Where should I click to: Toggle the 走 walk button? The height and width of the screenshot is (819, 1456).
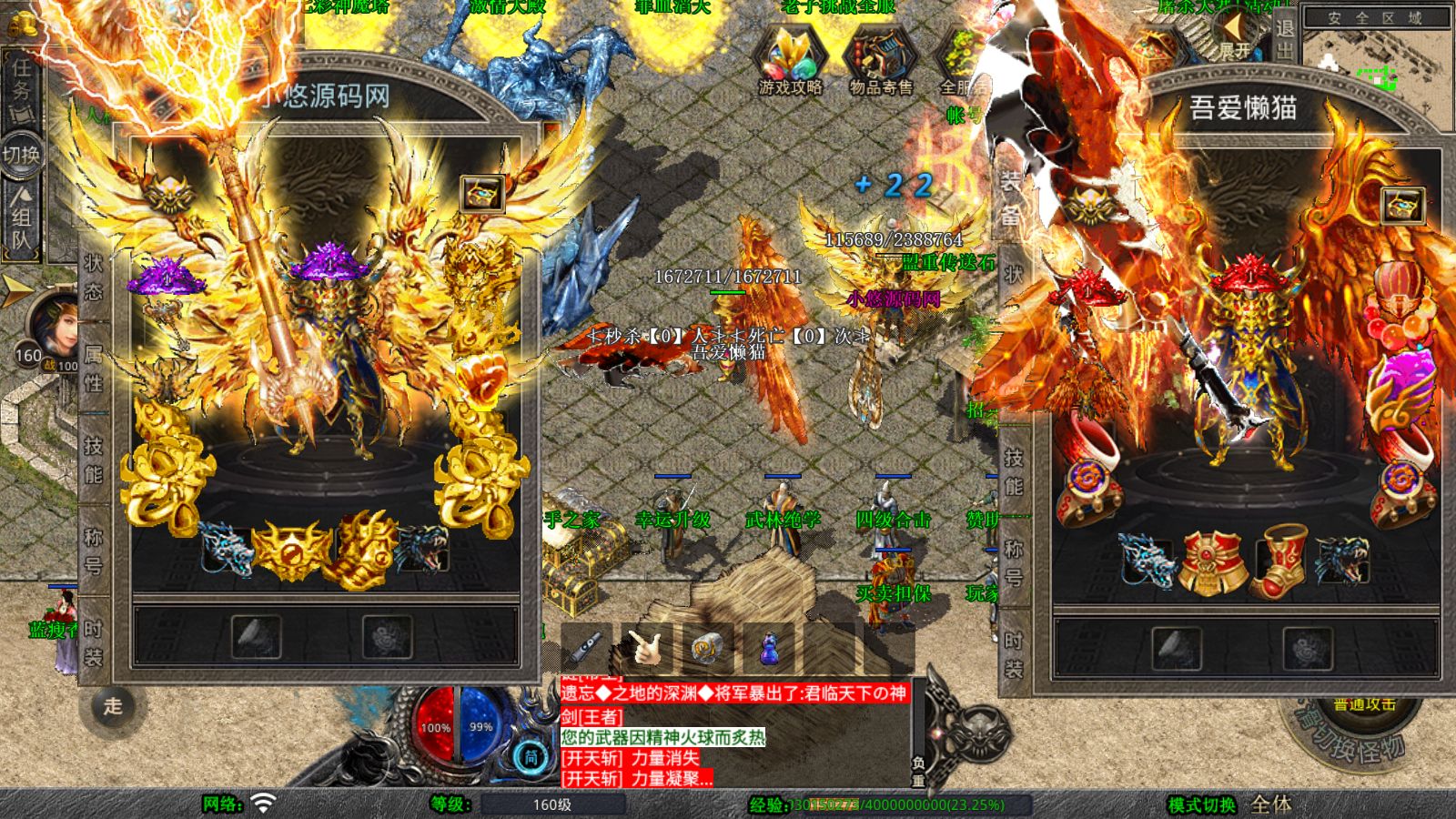coord(113,706)
